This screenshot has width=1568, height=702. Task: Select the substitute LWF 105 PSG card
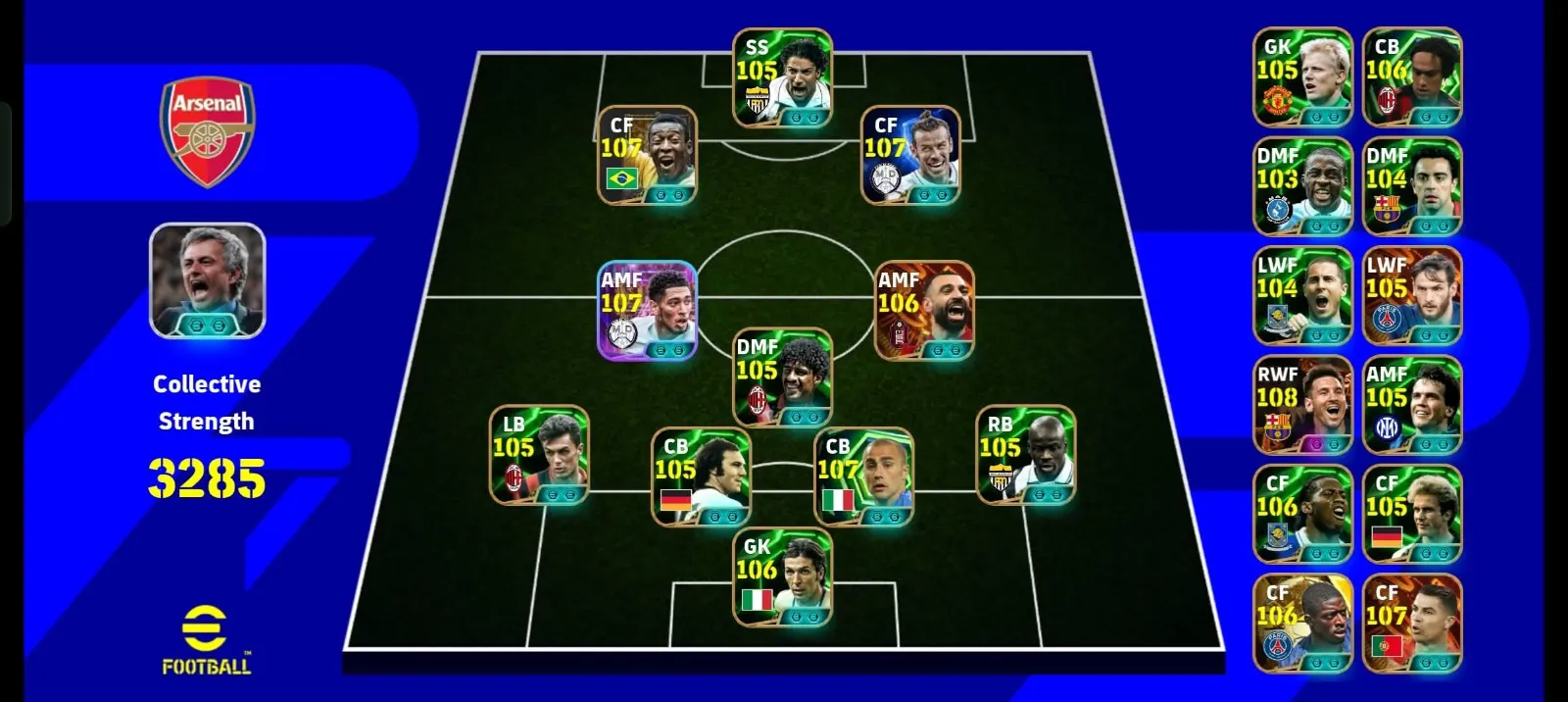click(x=1412, y=296)
